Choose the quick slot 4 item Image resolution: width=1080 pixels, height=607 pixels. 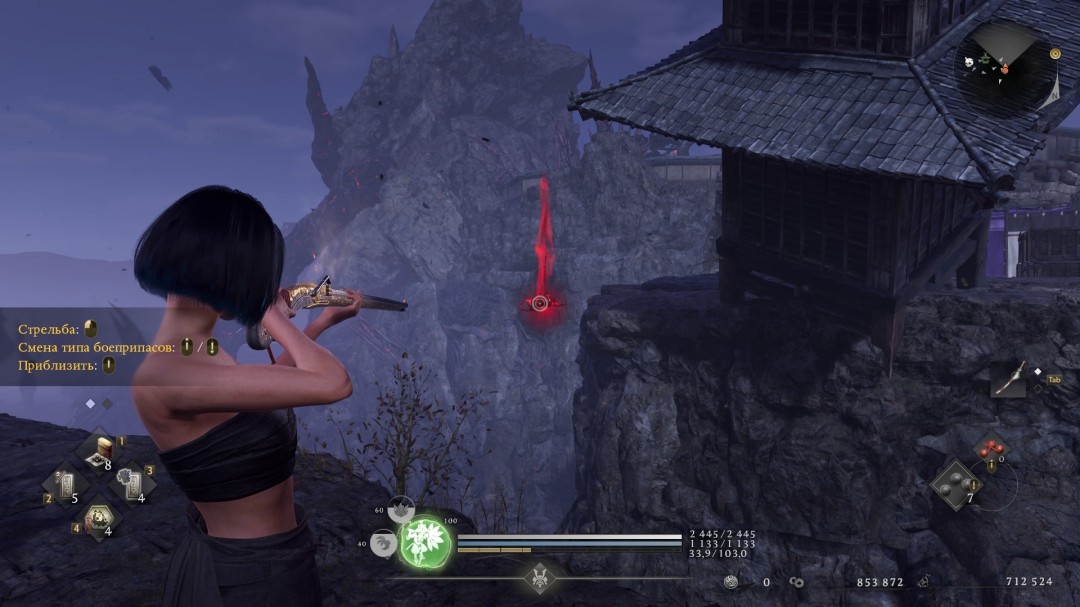(99, 518)
